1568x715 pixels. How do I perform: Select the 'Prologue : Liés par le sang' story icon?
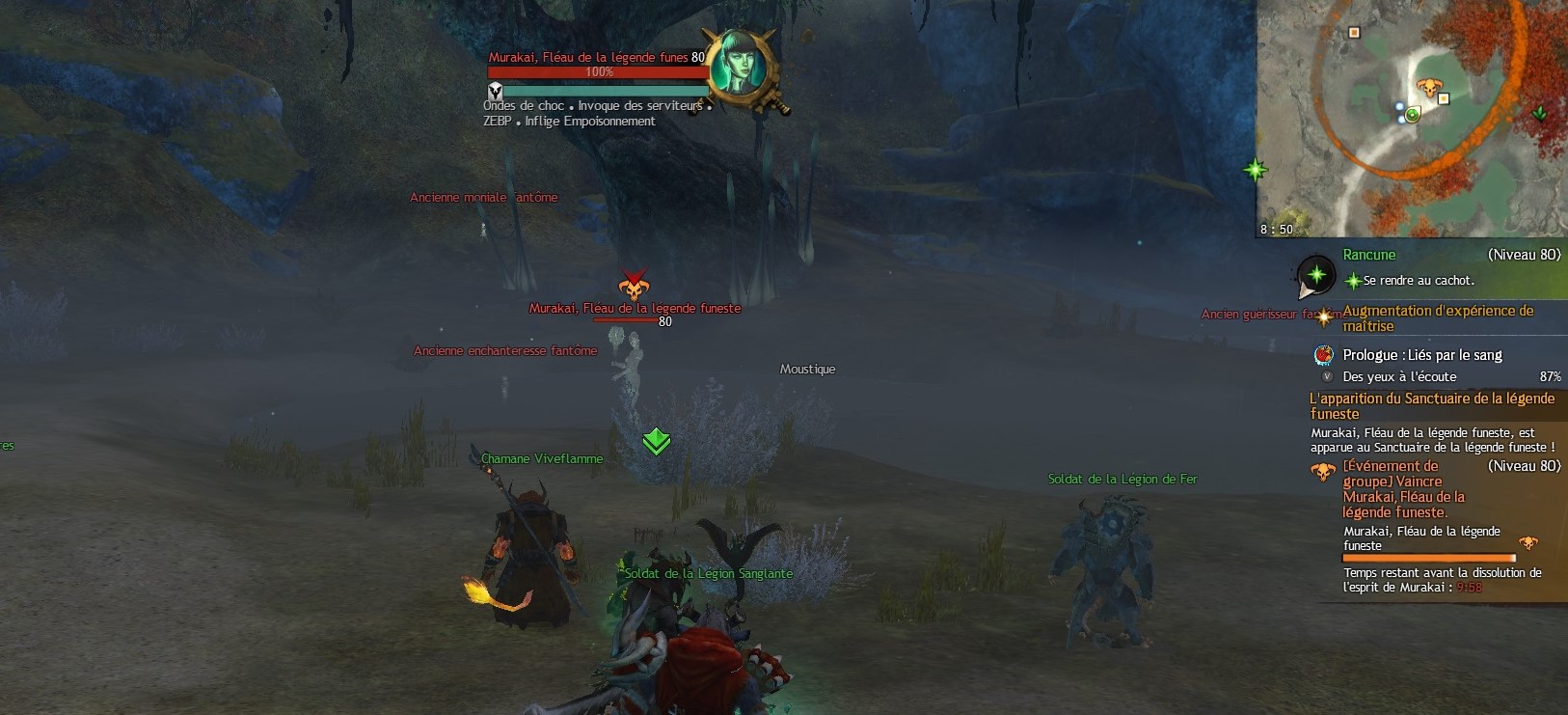1323,355
